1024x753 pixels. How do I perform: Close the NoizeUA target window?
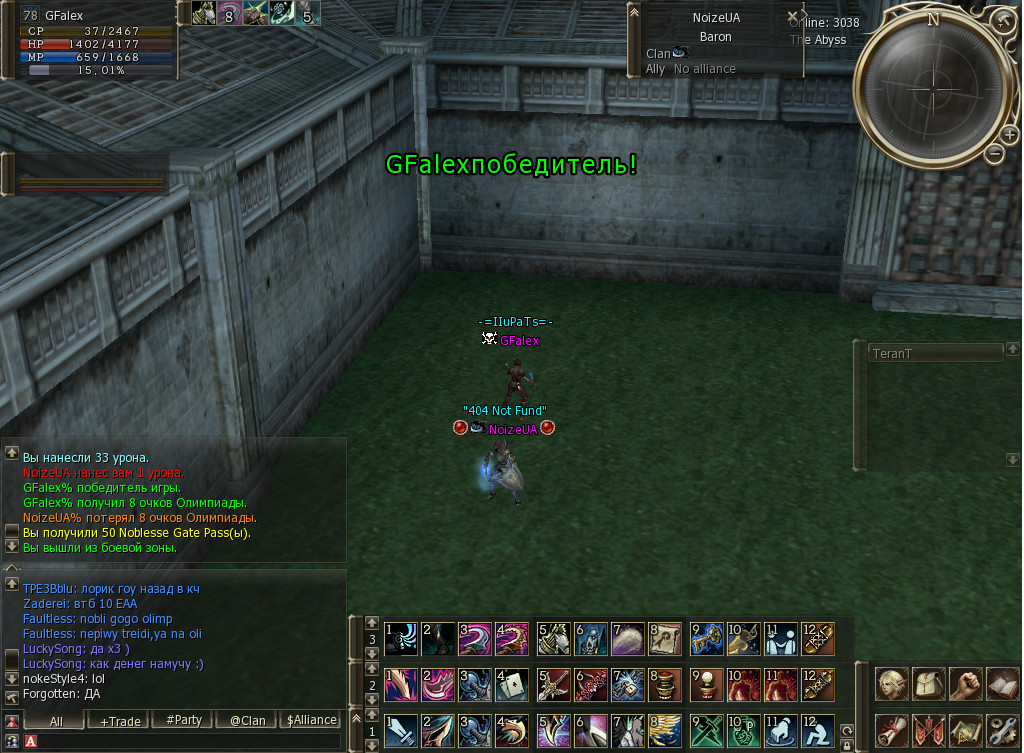pos(793,17)
